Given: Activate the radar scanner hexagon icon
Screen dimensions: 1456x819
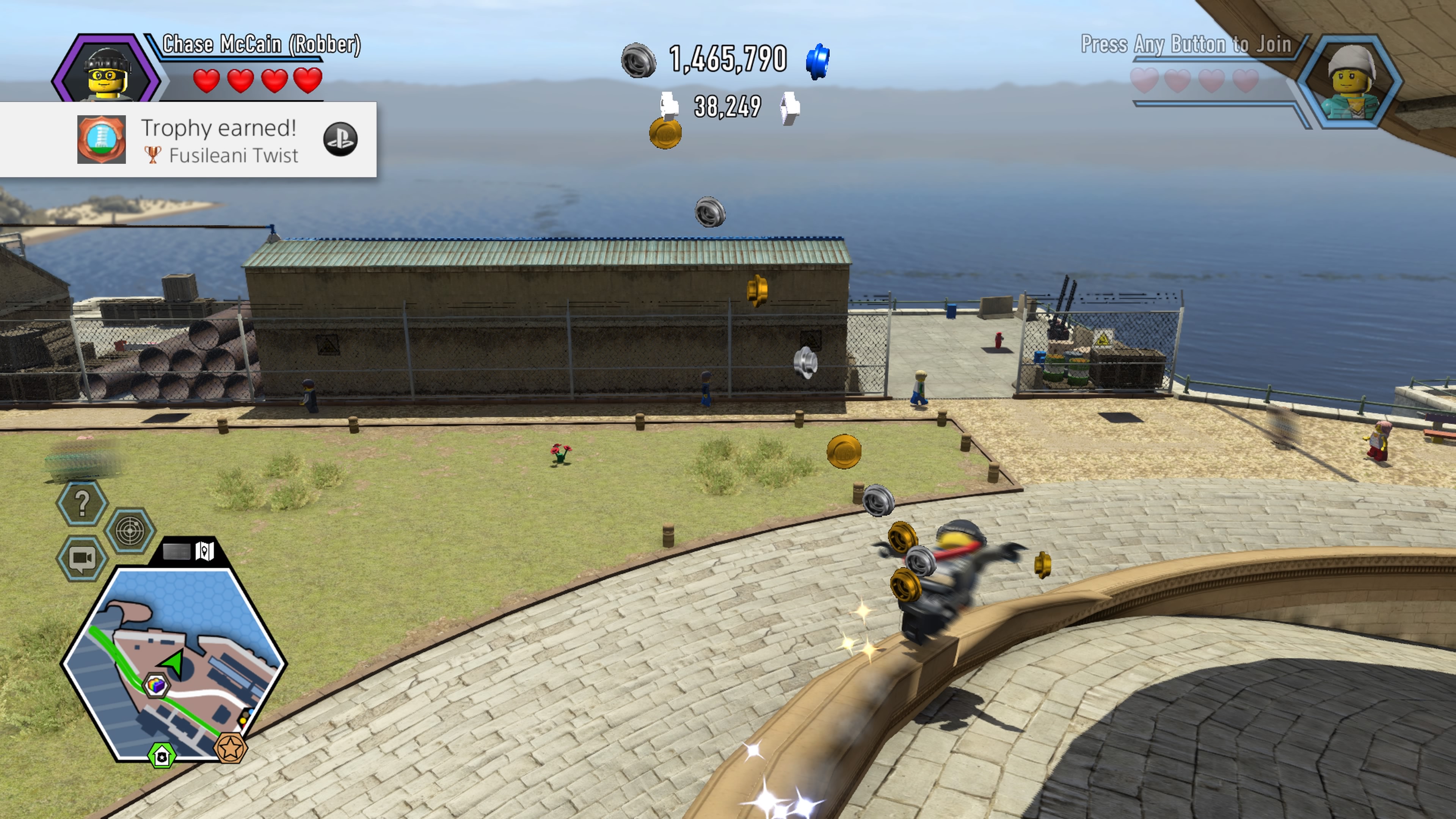Looking at the screenshot, I should (x=130, y=530).
